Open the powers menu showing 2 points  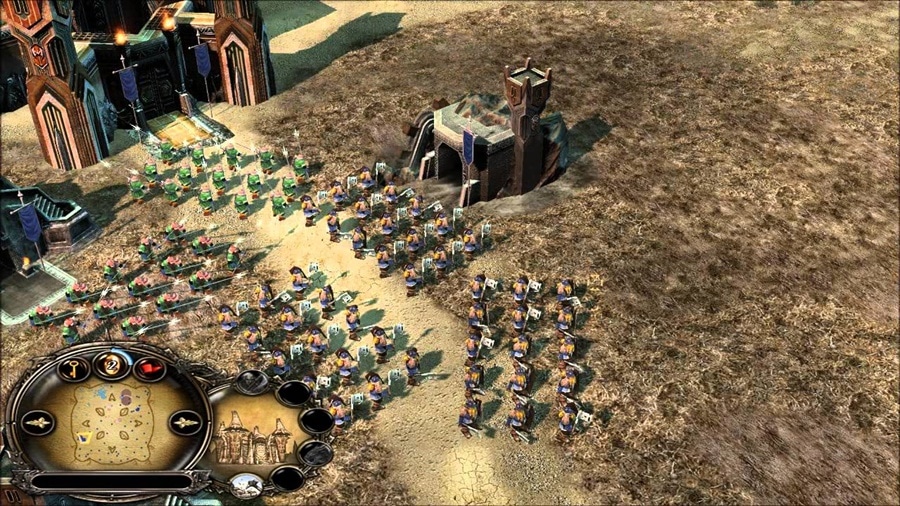pyautogui.click(x=112, y=366)
